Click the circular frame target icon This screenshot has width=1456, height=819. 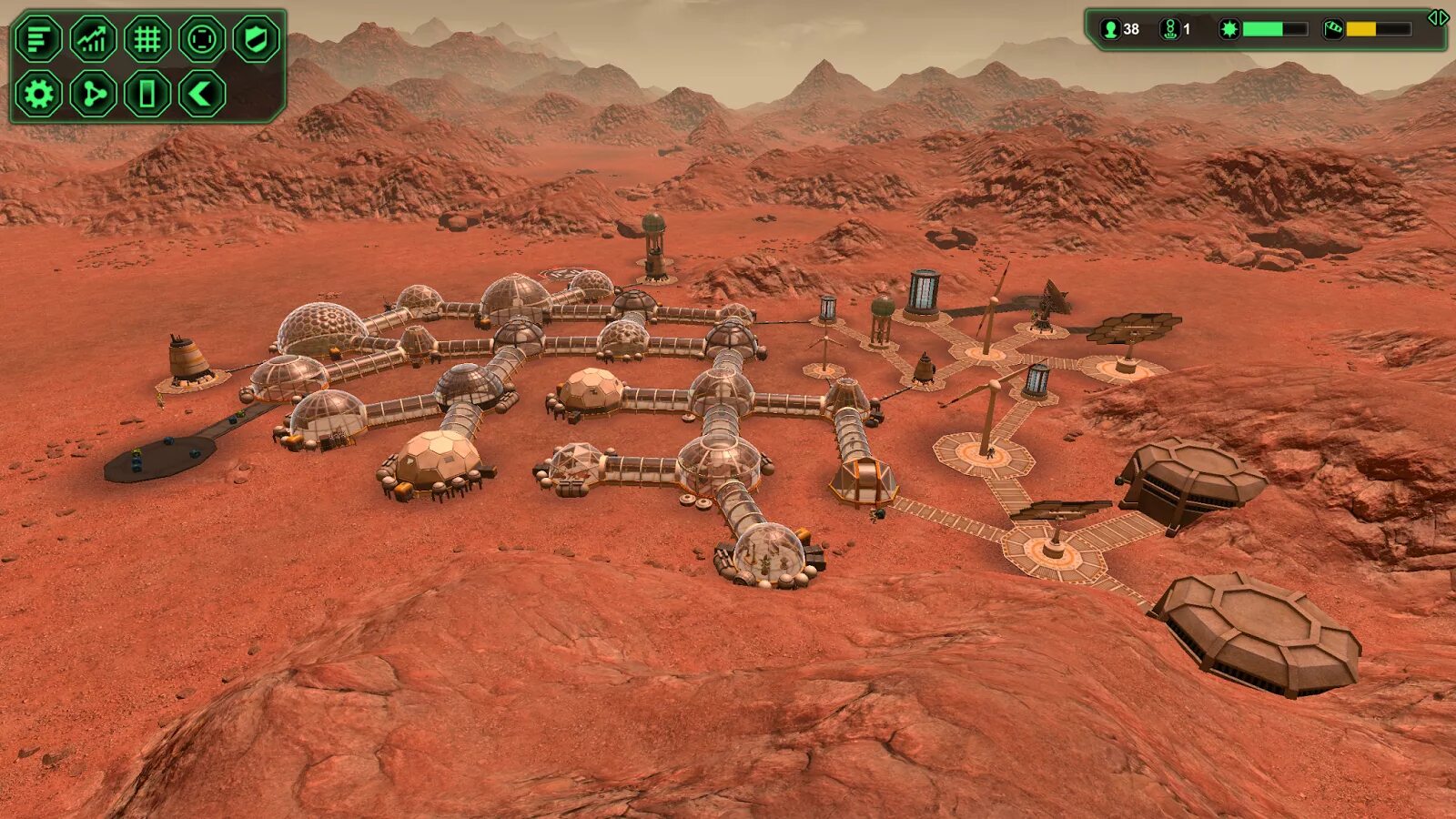(x=202, y=39)
